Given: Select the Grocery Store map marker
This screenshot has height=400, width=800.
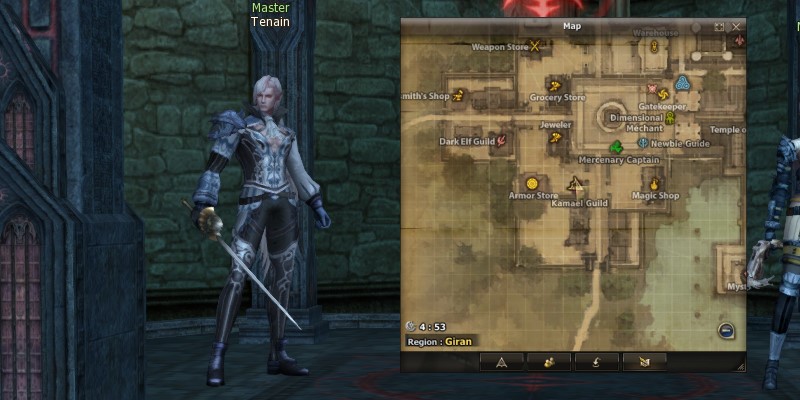Looking at the screenshot, I should pos(553,84).
